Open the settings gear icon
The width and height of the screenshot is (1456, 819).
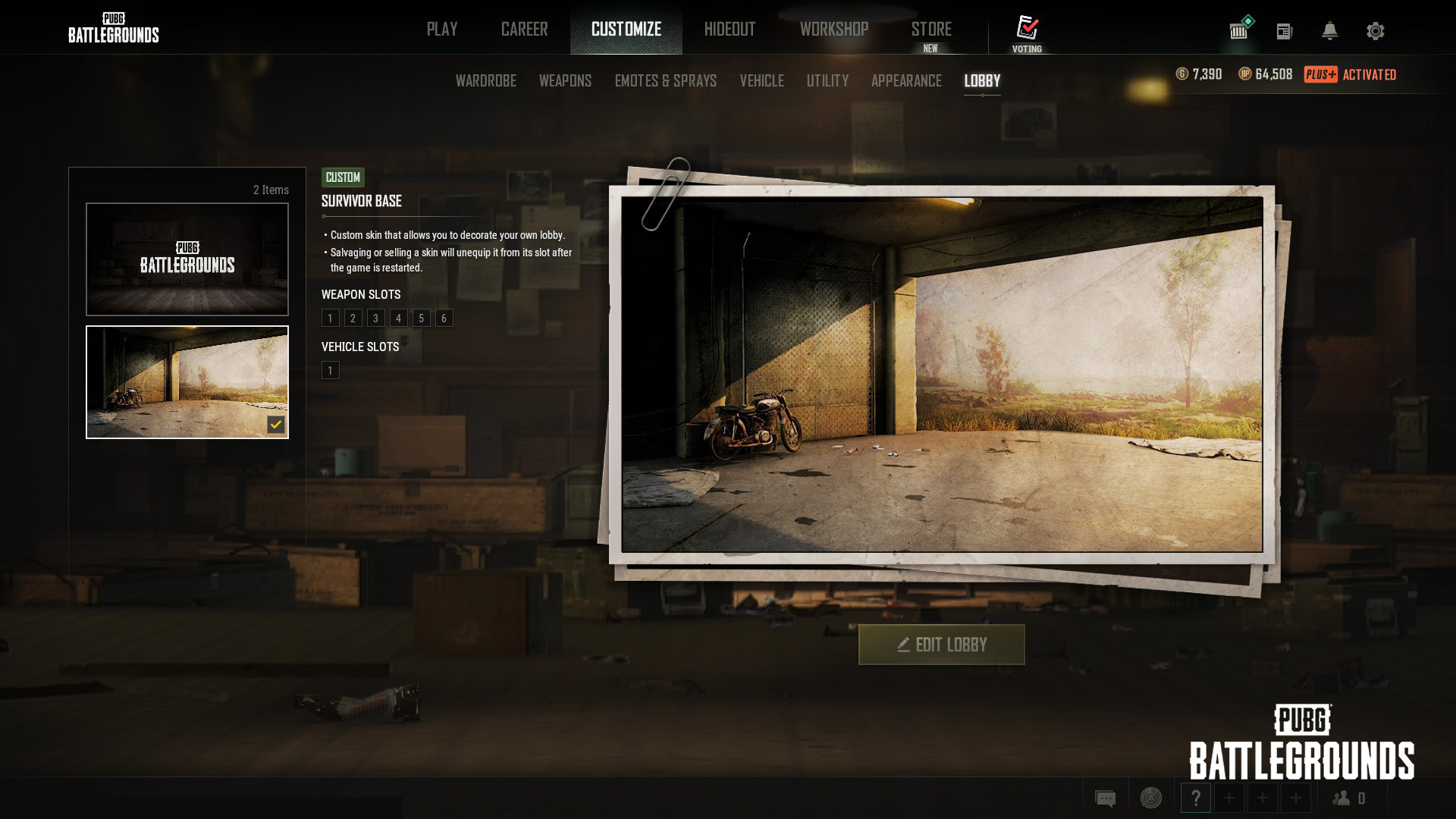click(x=1375, y=31)
